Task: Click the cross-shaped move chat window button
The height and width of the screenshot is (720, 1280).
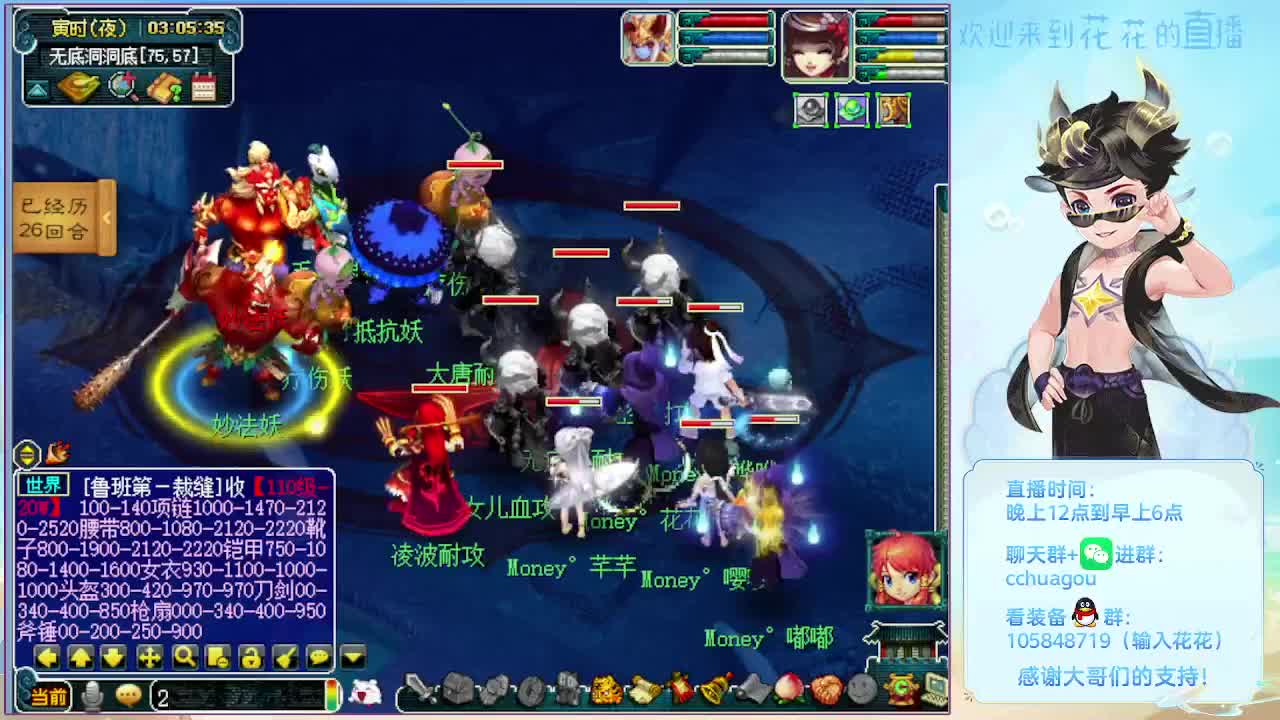Action: pos(150,657)
